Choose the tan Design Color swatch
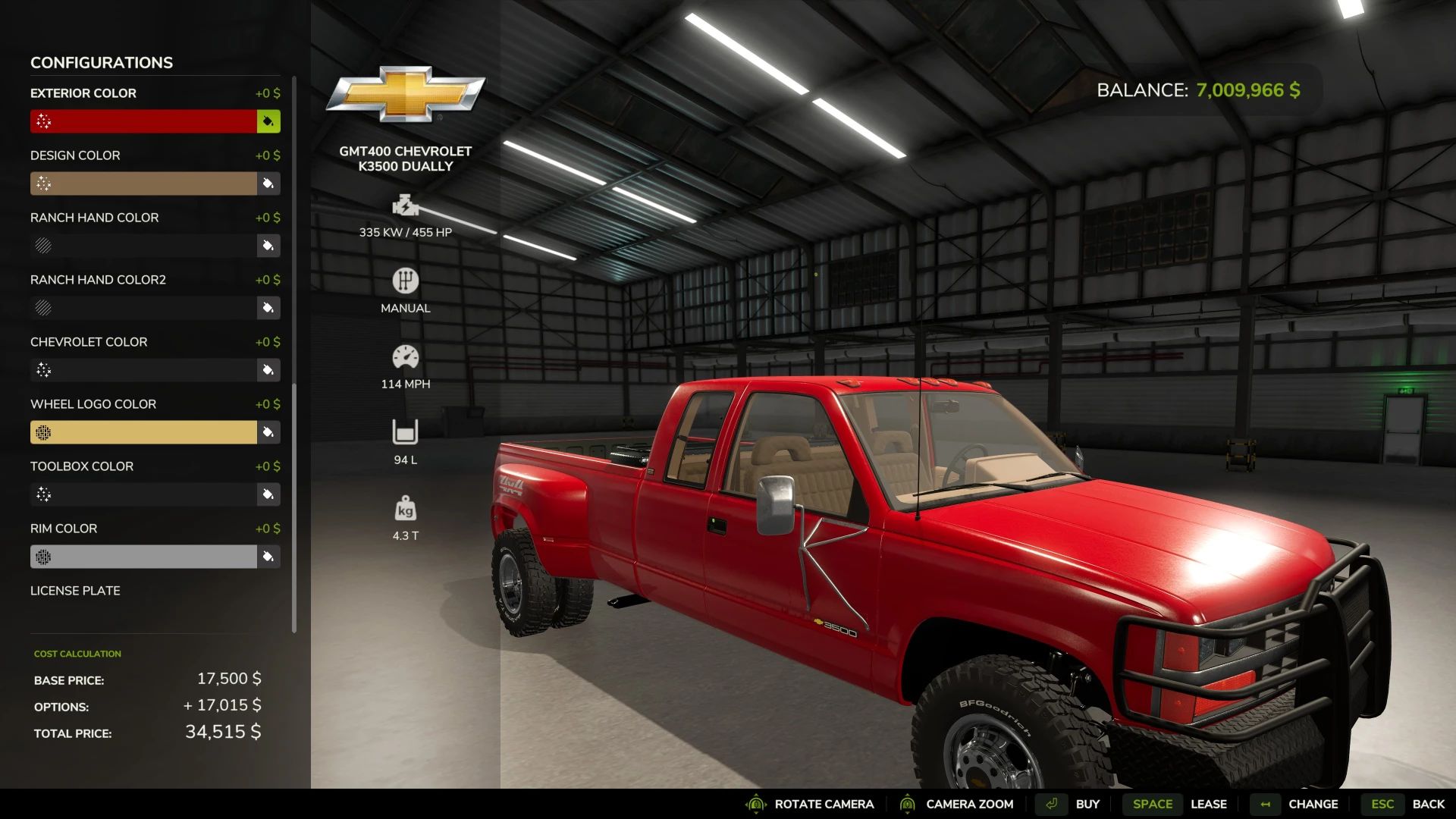Screen dimensions: 1456x819 click(143, 184)
